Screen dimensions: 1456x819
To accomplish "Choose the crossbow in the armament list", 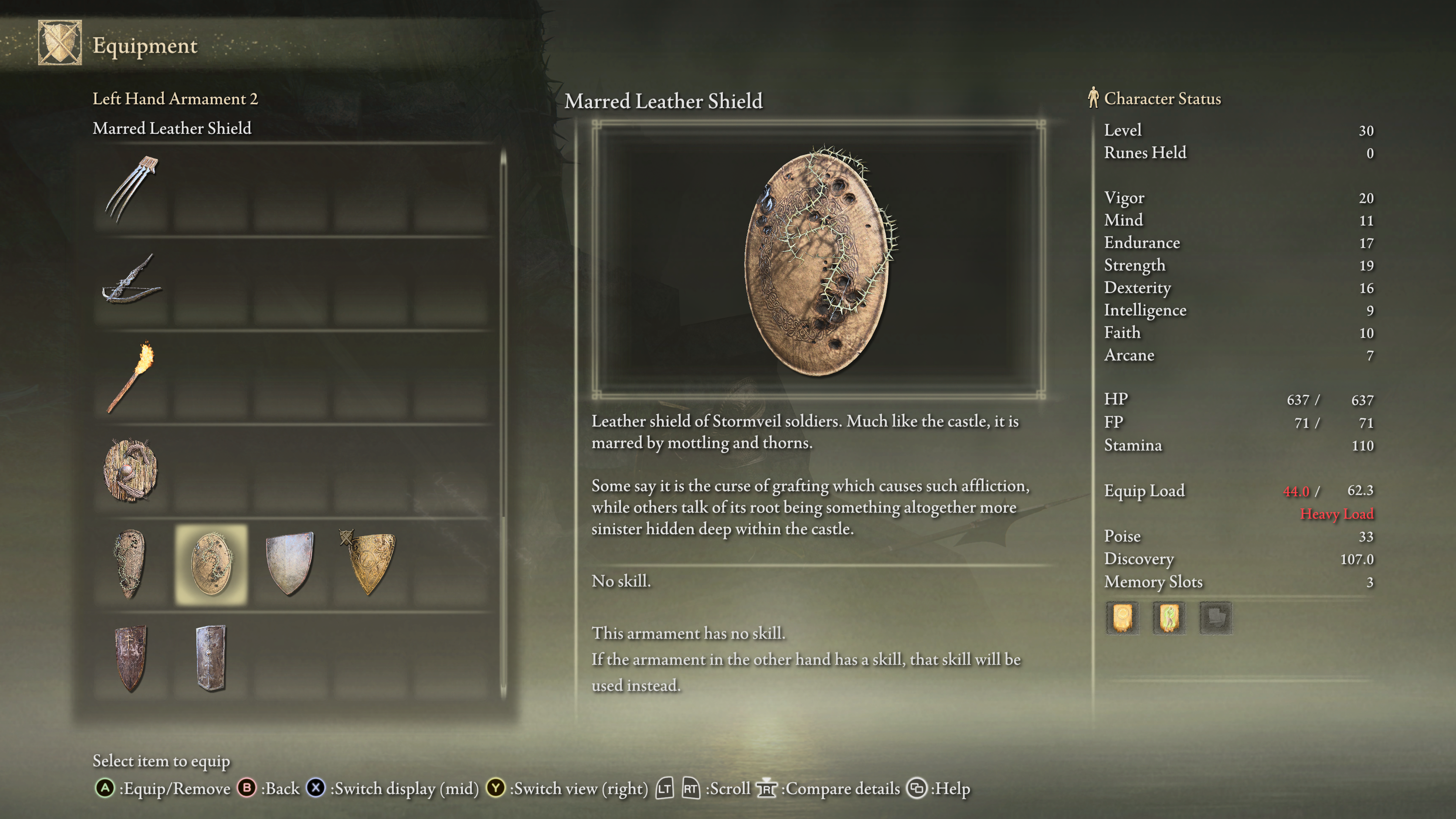I will pyautogui.click(x=131, y=282).
